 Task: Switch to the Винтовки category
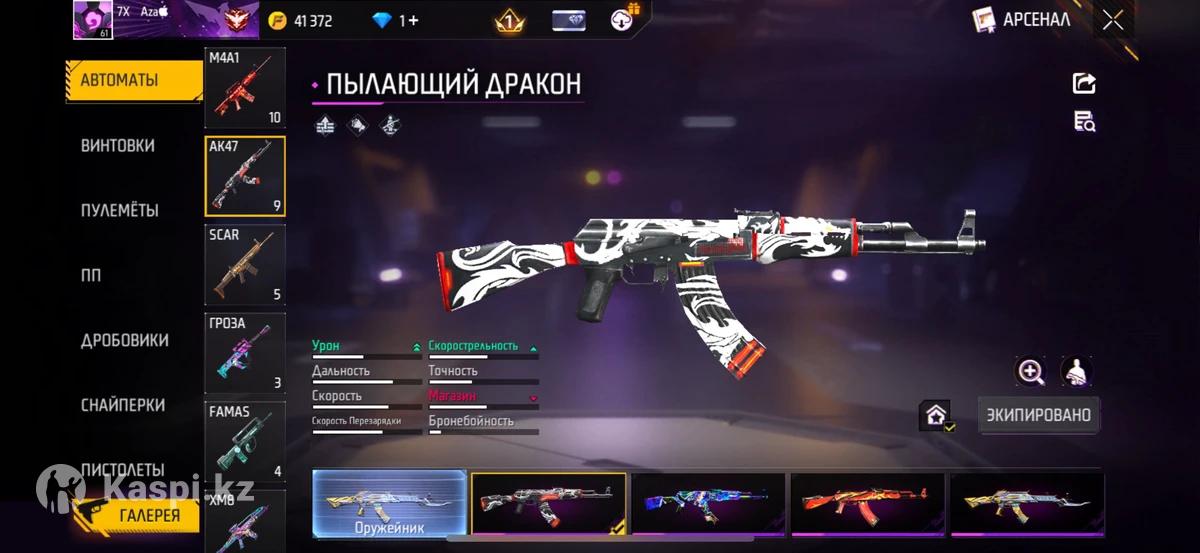coord(118,146)
